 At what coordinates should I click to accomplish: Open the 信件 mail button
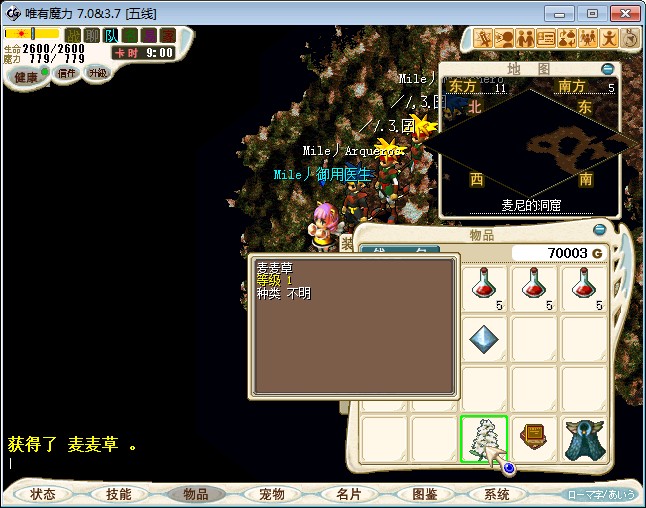coord(66,74)
